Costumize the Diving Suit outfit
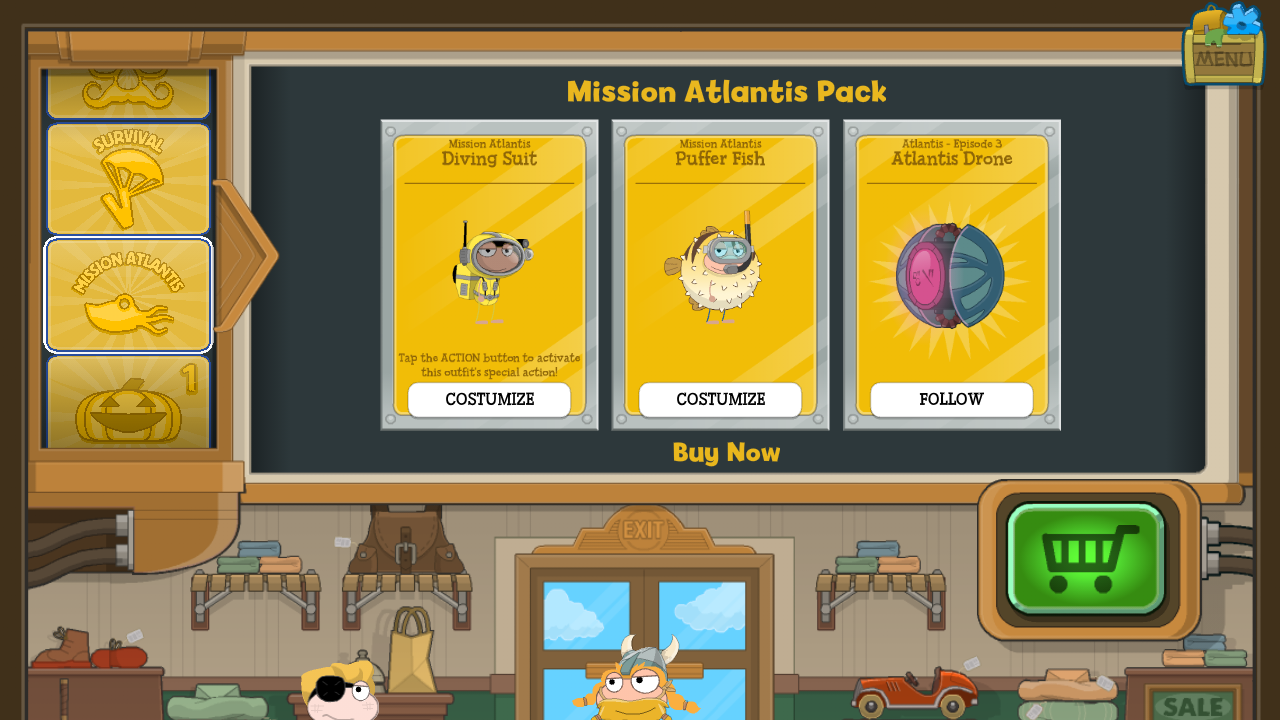 (x=489, y=400)
